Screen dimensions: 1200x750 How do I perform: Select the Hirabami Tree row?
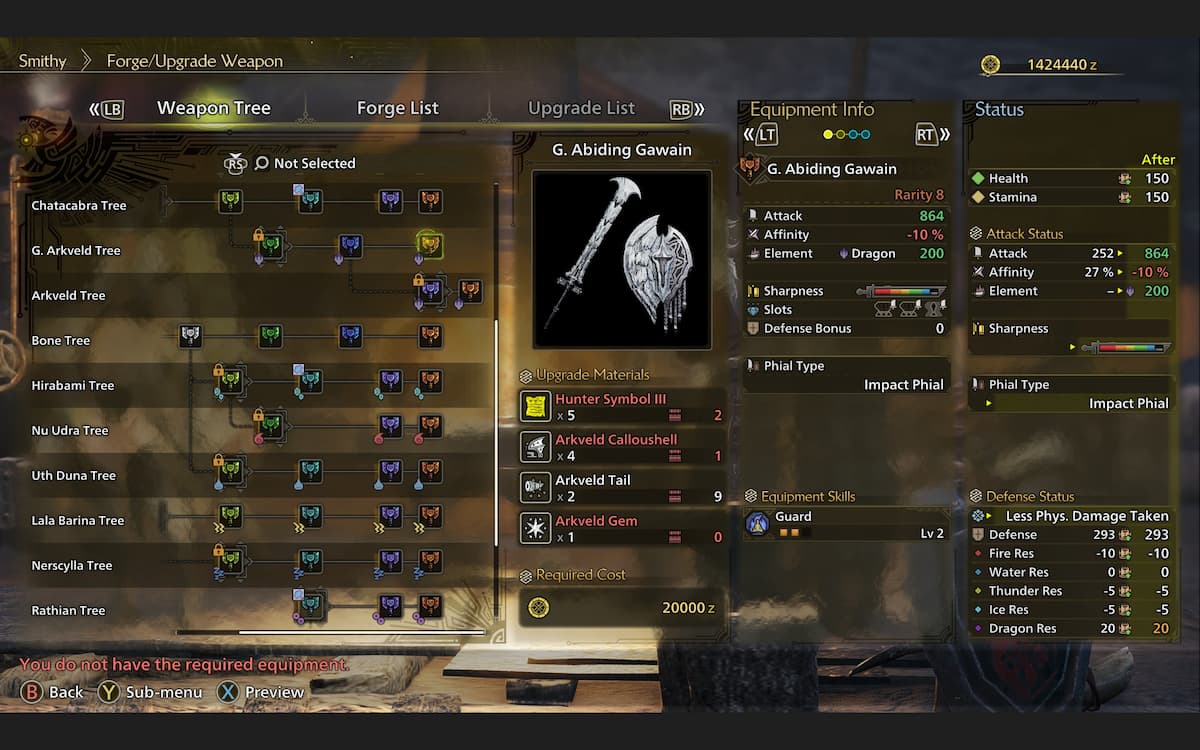(x=73, y=386)
